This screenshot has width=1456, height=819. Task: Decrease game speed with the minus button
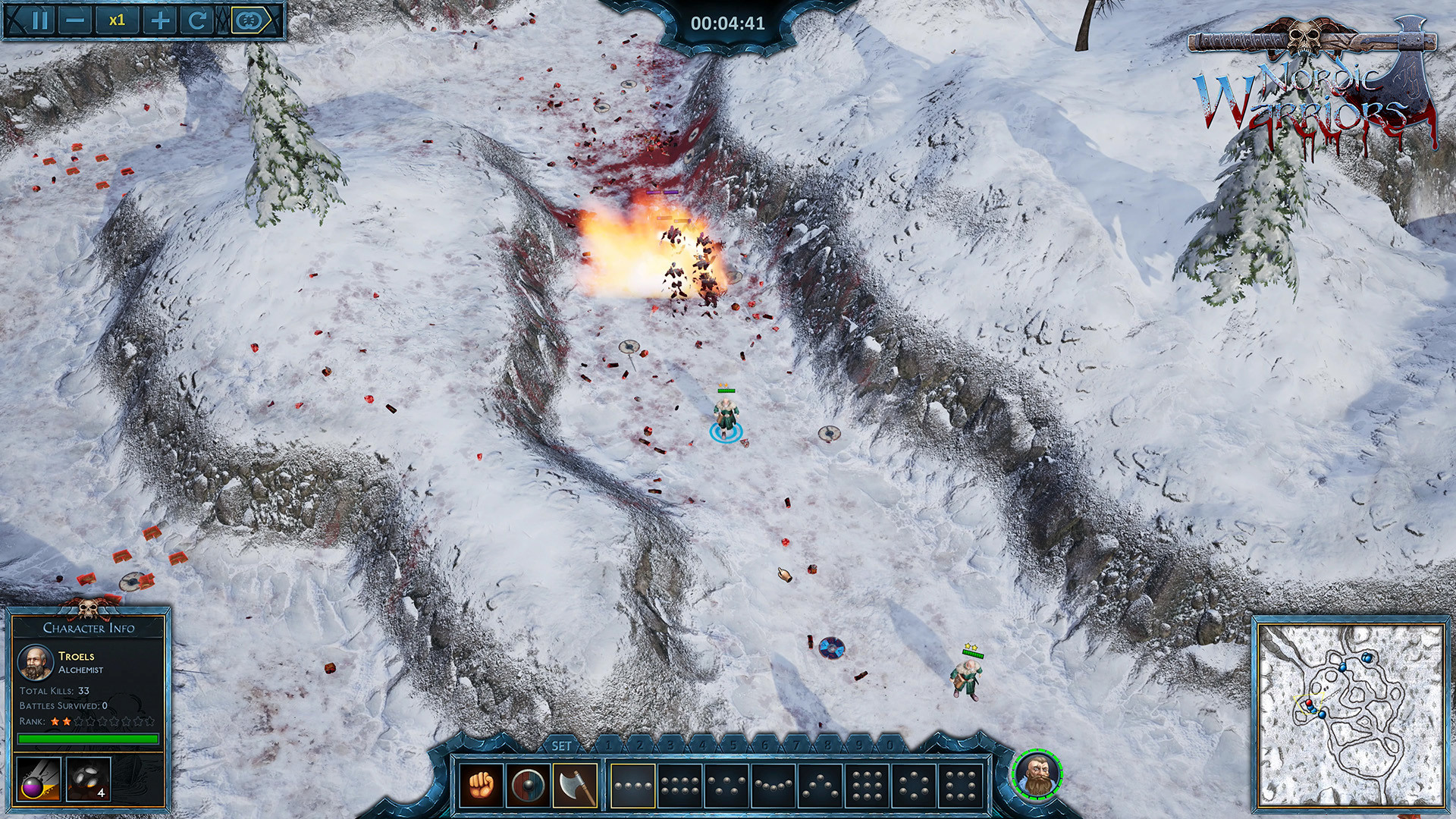tap(74, 20)
